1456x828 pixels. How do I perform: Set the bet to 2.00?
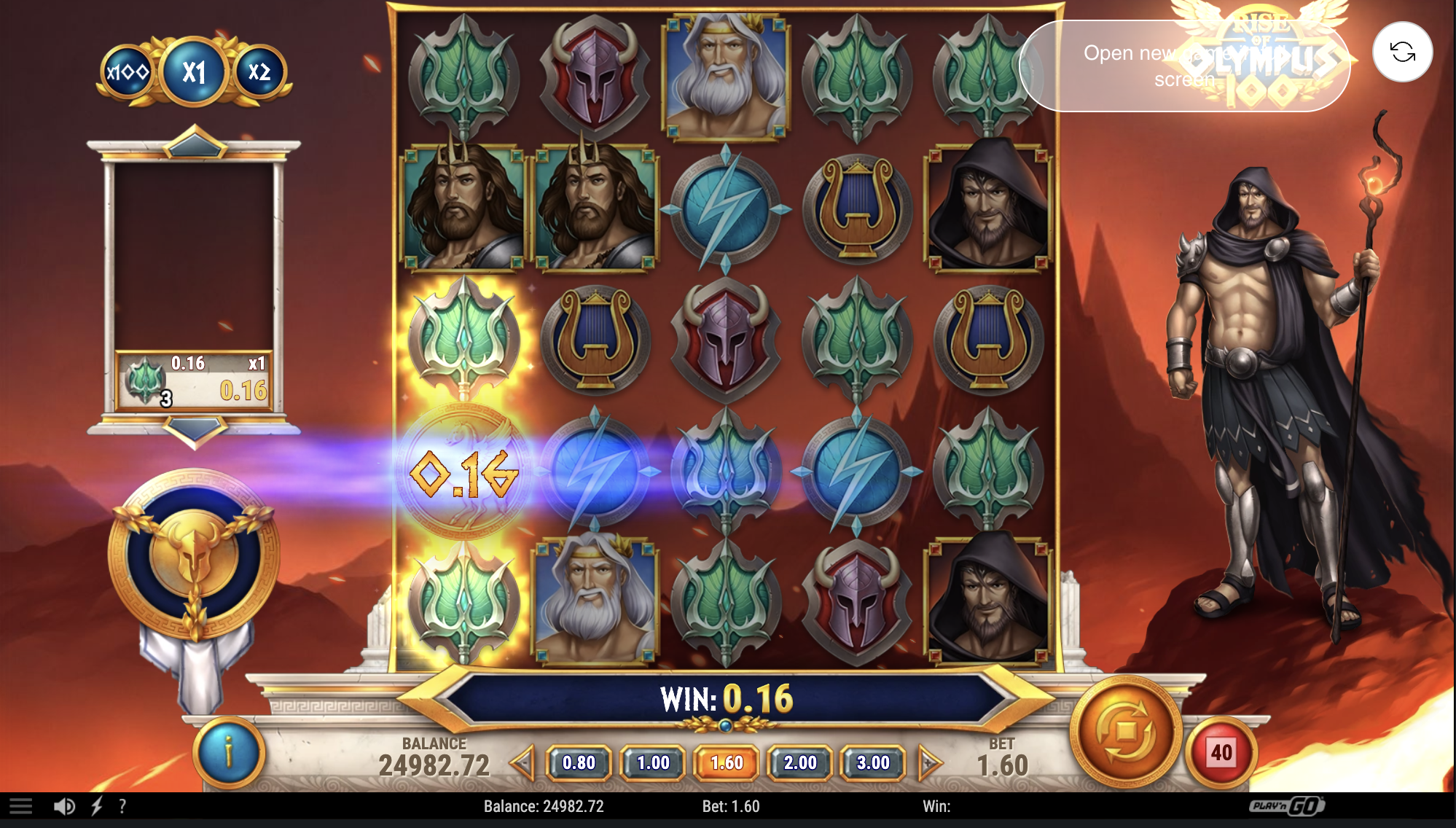tap(800, 763)
